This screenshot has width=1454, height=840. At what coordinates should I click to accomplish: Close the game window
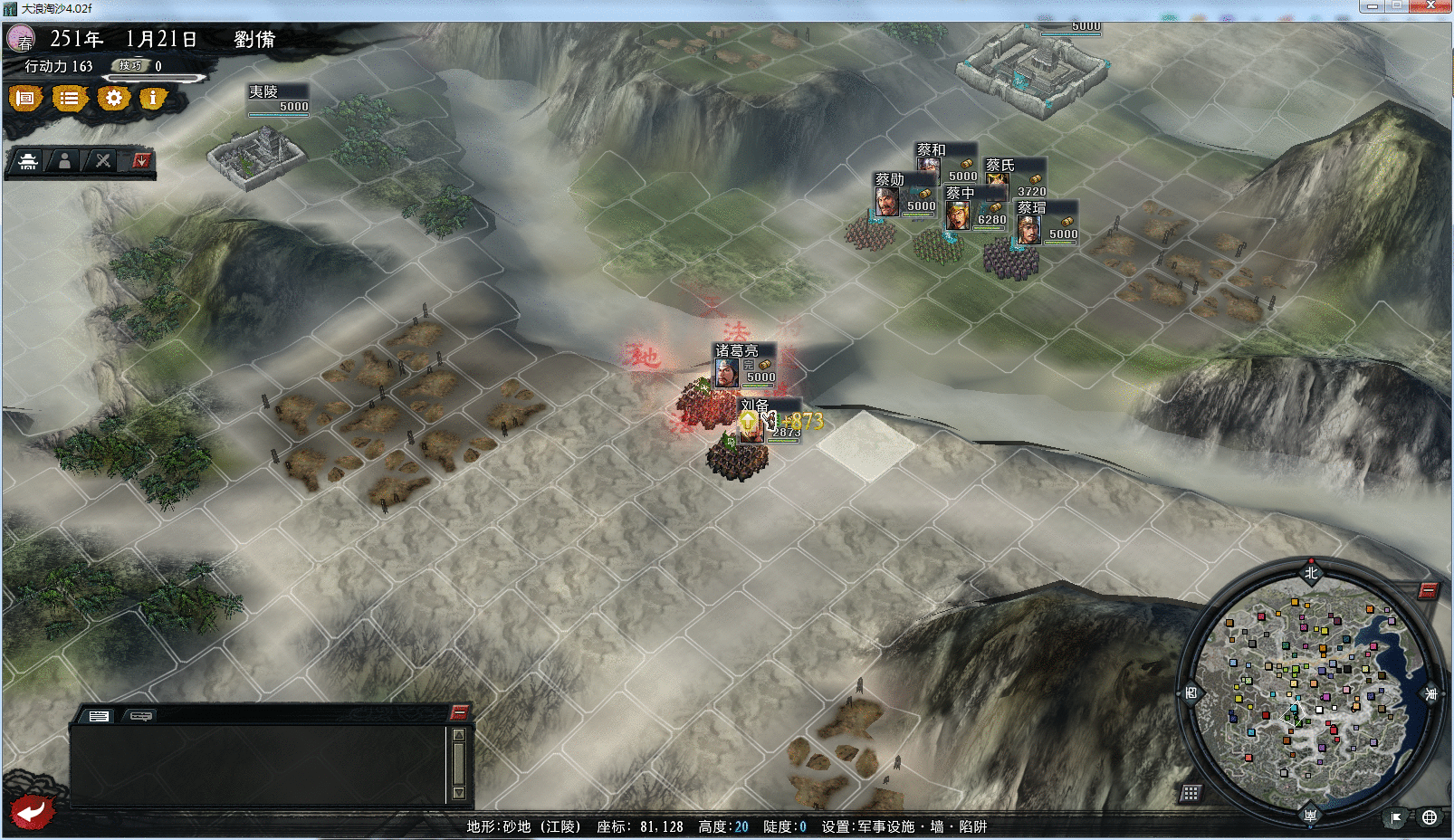pos(1430,6)
